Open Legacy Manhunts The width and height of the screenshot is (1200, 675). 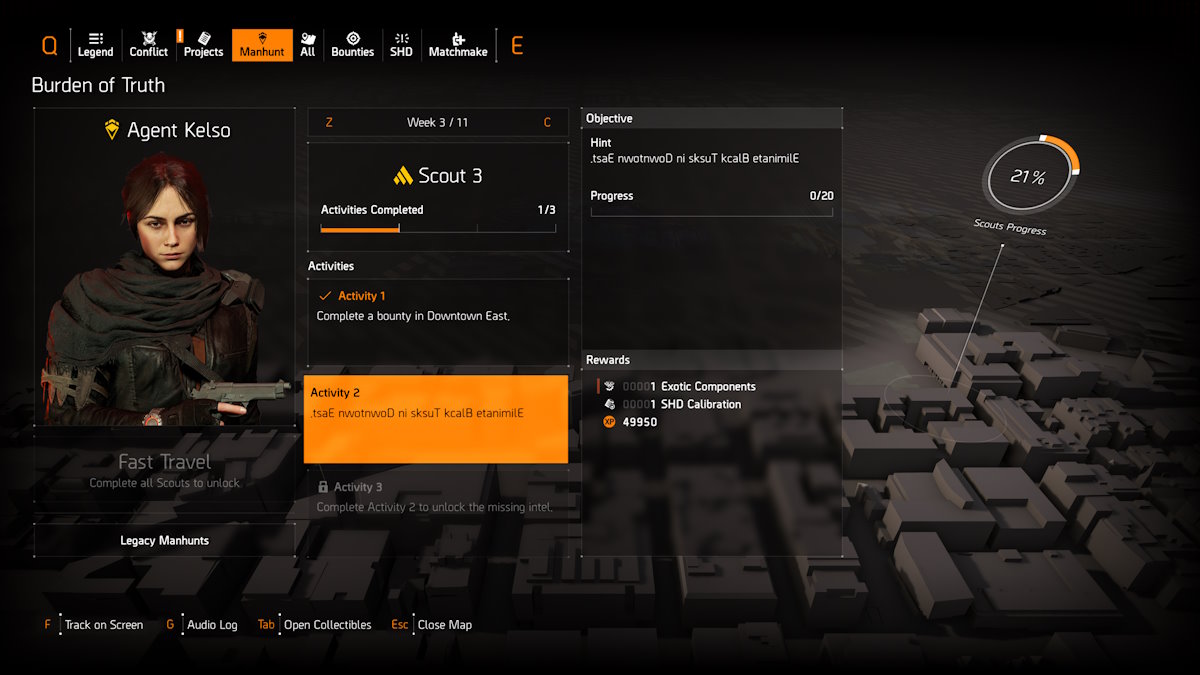click(x=164, y=540)
